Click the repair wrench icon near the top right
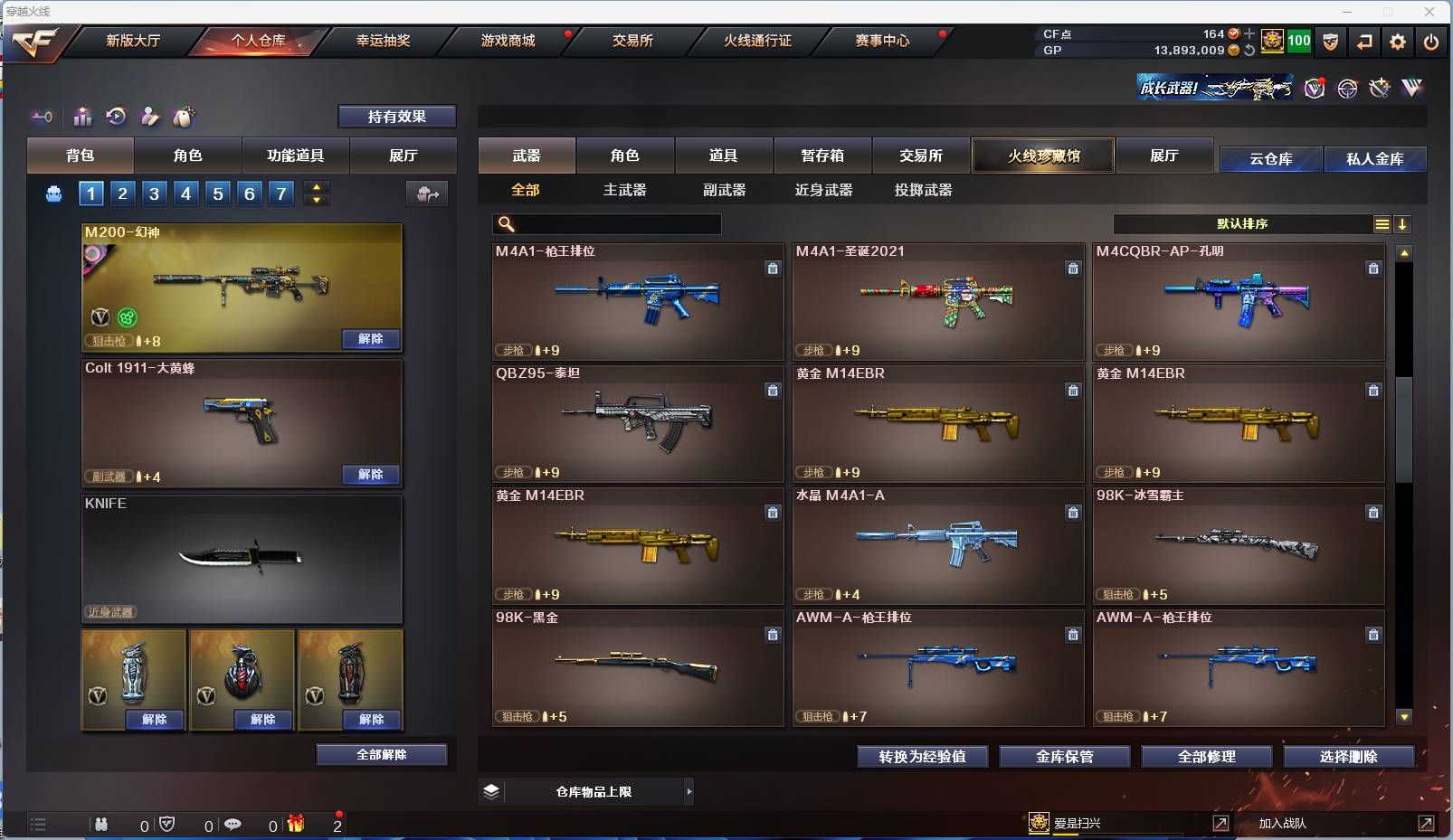1453x840 pixels. point(1380,88)
